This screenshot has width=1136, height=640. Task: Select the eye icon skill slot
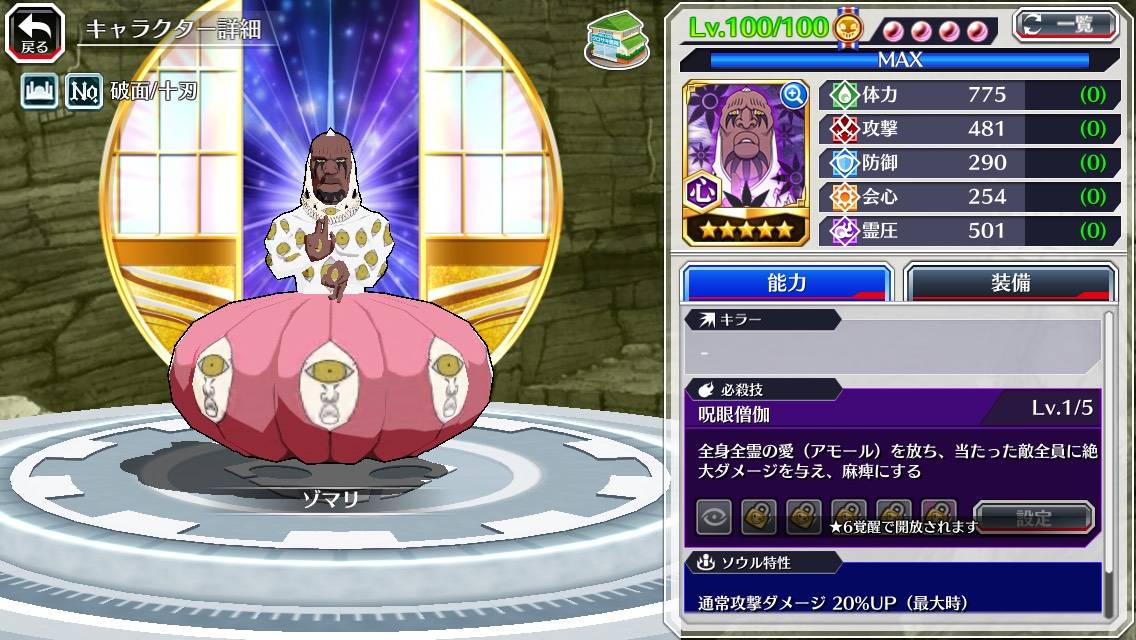tap(715, 517)
